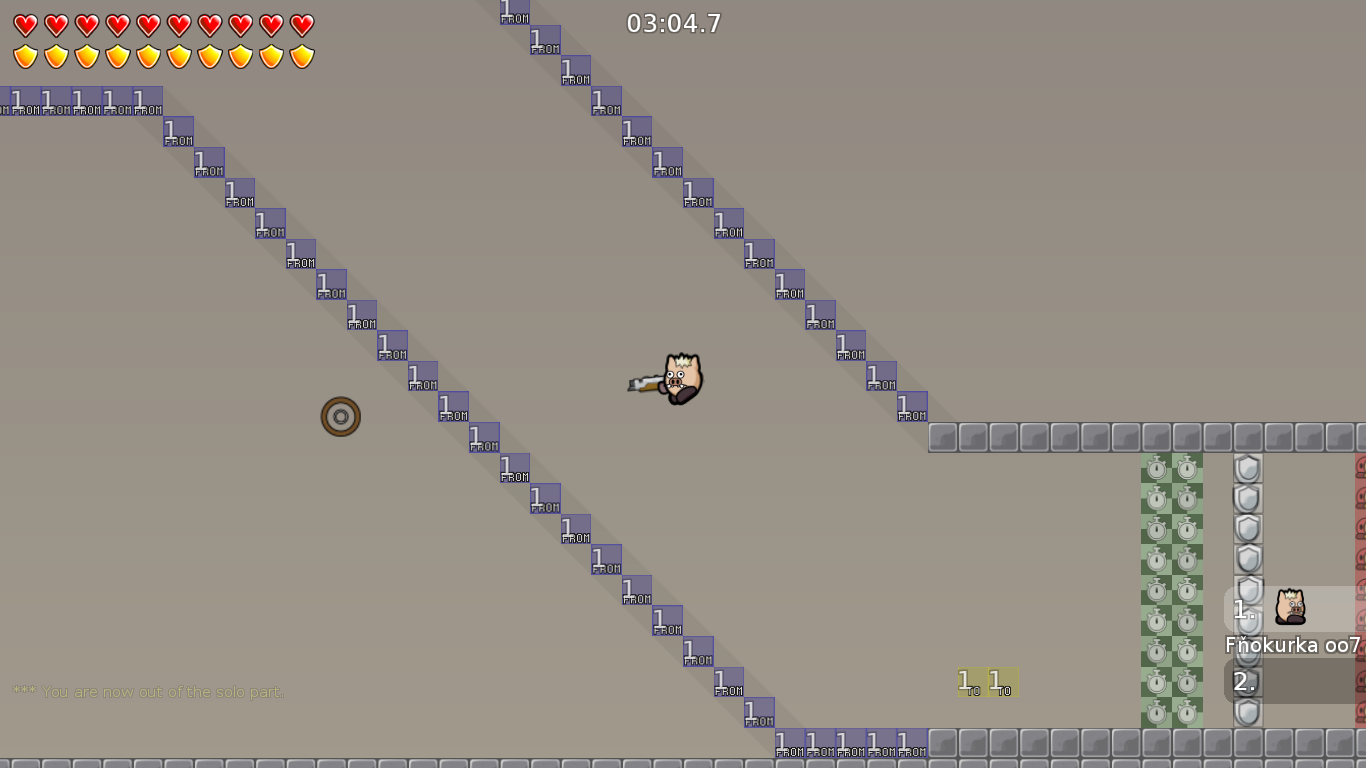
Task: Click the solo part chat notification text
Action: click(148, 690)
